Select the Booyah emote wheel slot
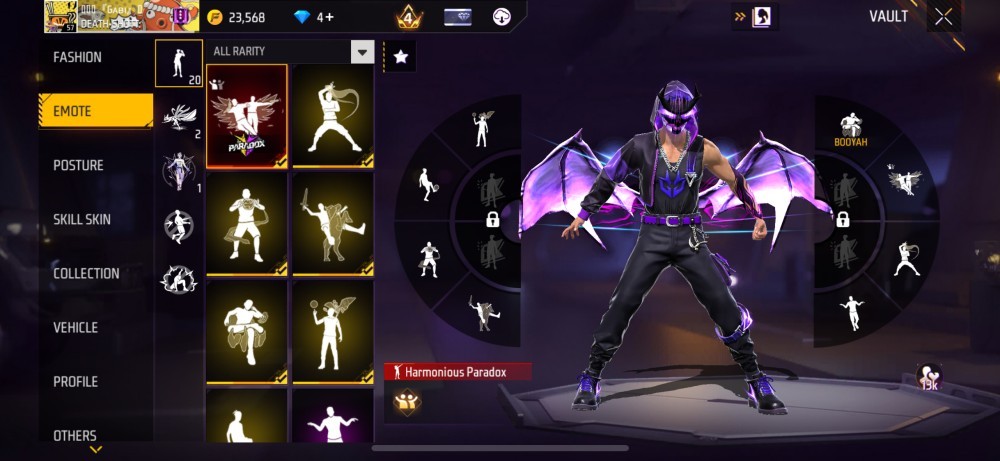Viewport: 1000px width, 461px height. click(851, 128)
